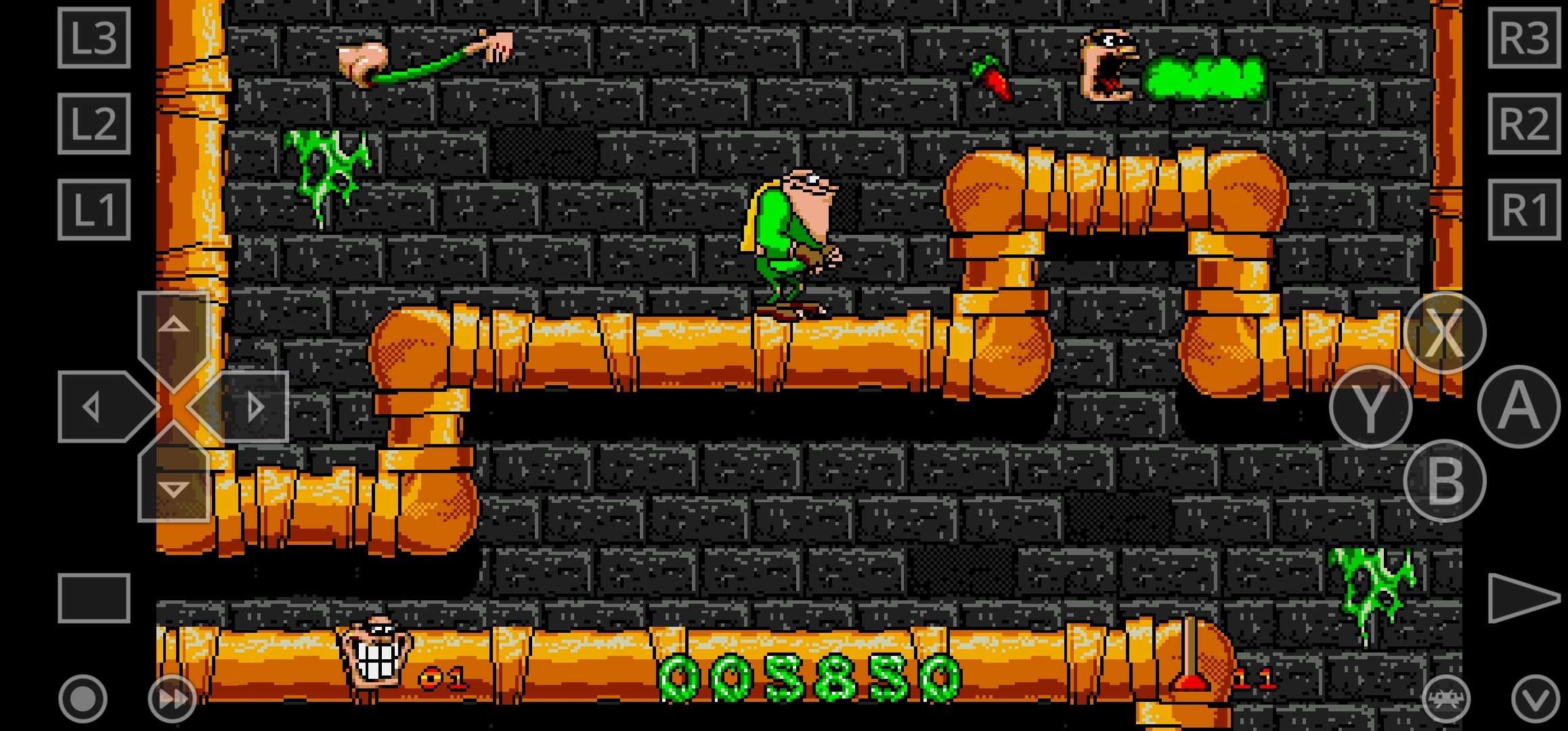
Task: Tap the R3 overlay button
Action: (x=1524, y=38)
